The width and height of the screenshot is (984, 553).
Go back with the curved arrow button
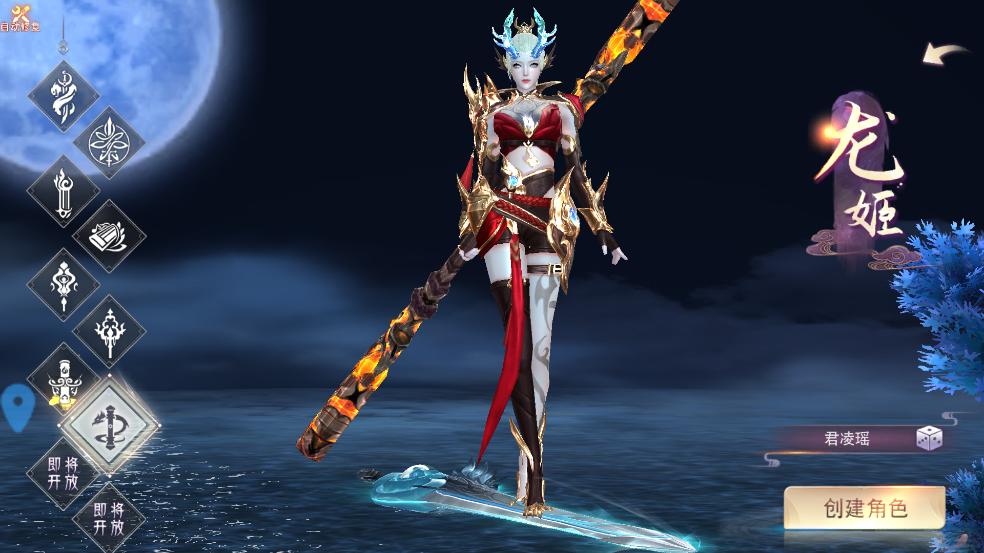point(944,54)
